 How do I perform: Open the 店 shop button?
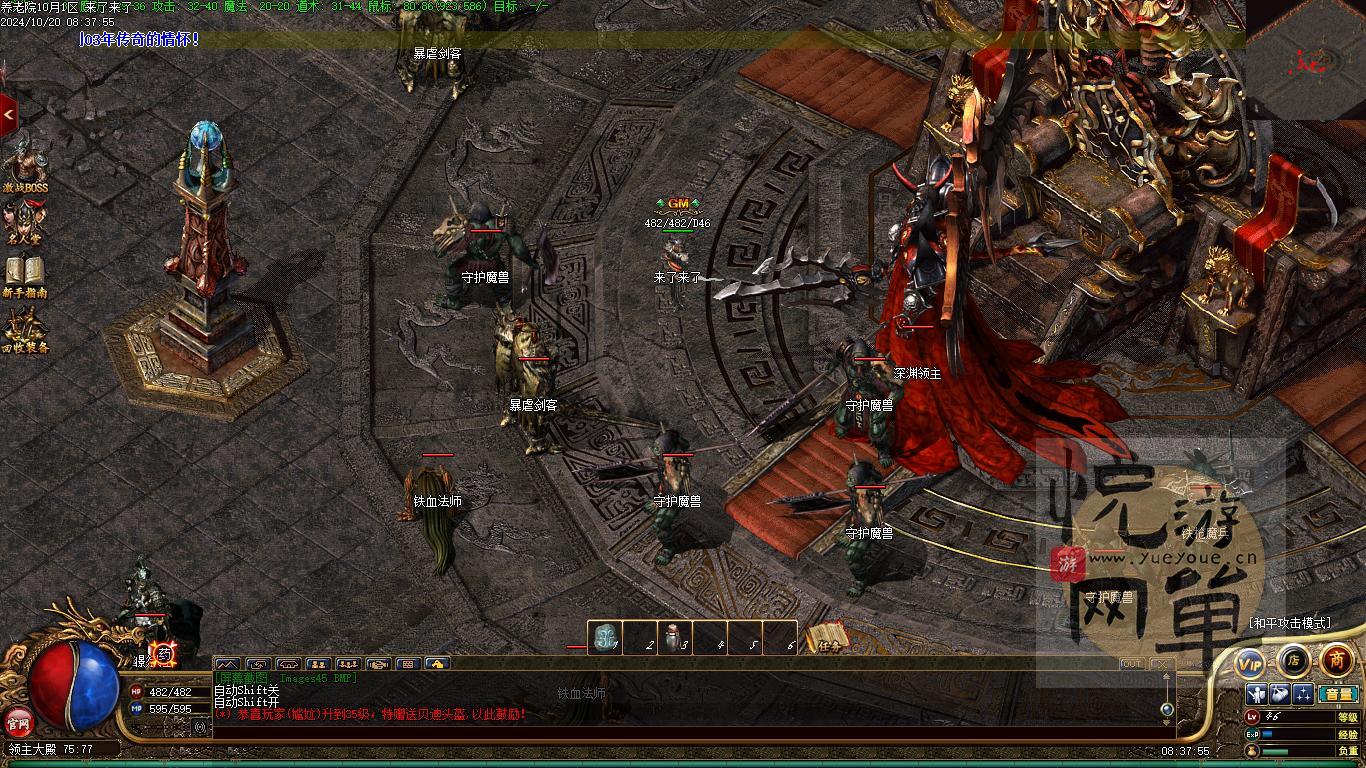tap(1293, 660)
